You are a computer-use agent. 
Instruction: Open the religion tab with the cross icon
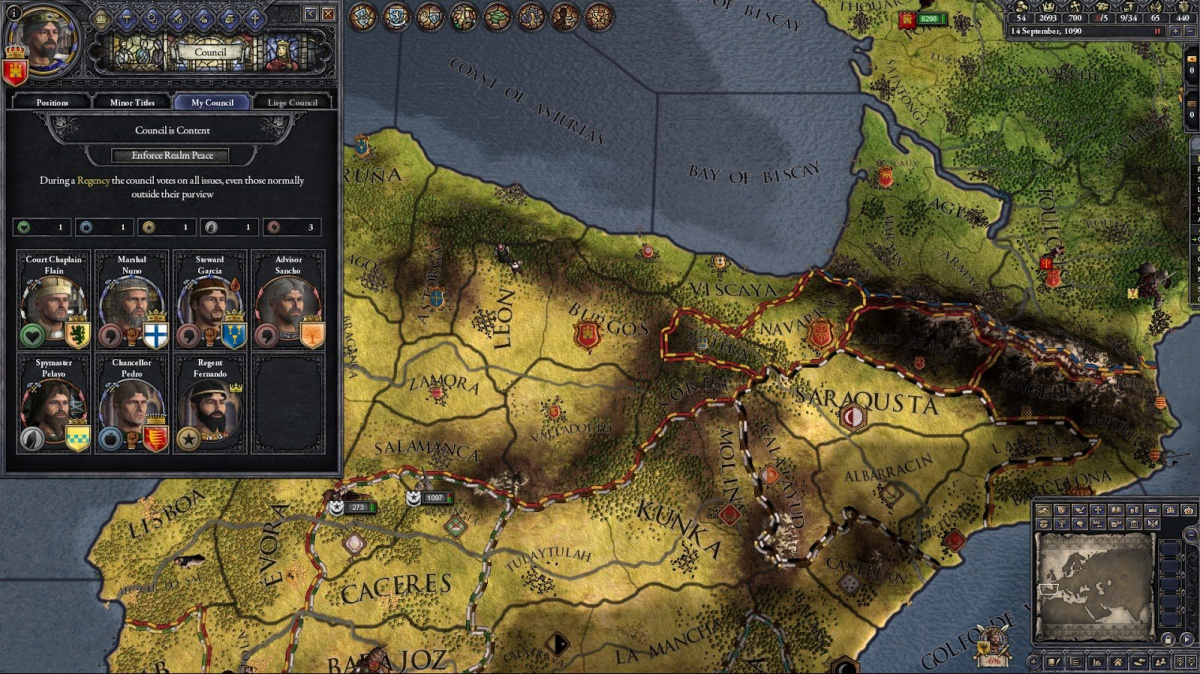[x=256, y=17]
